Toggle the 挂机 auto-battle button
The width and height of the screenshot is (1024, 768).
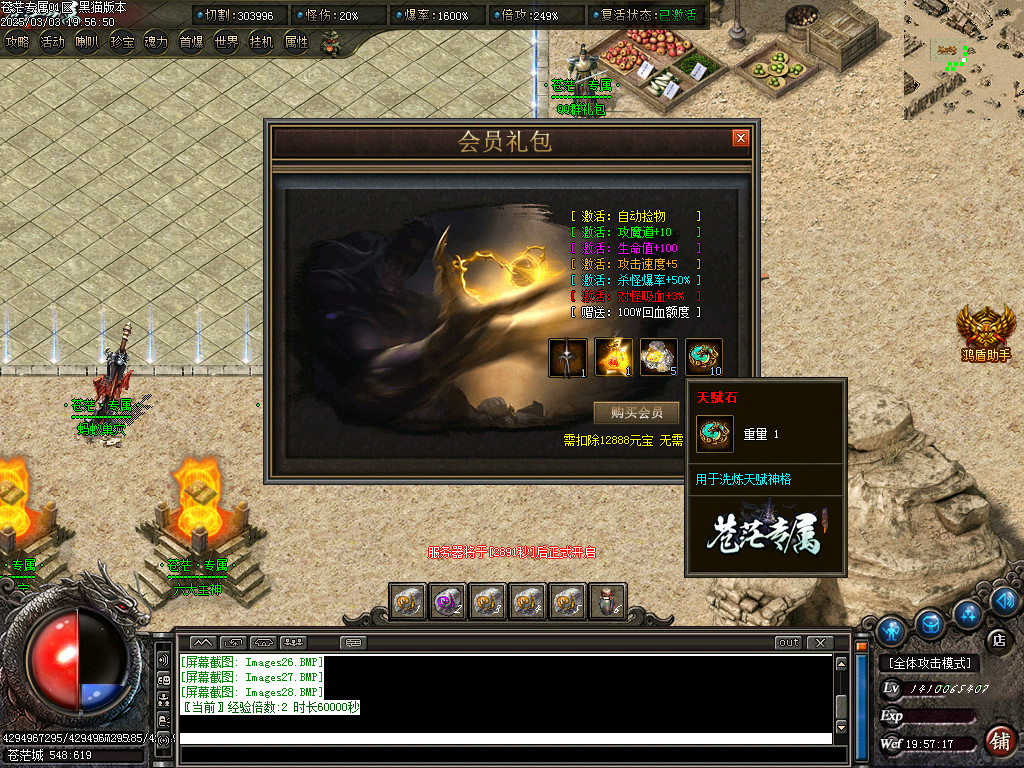coord(262,42)
